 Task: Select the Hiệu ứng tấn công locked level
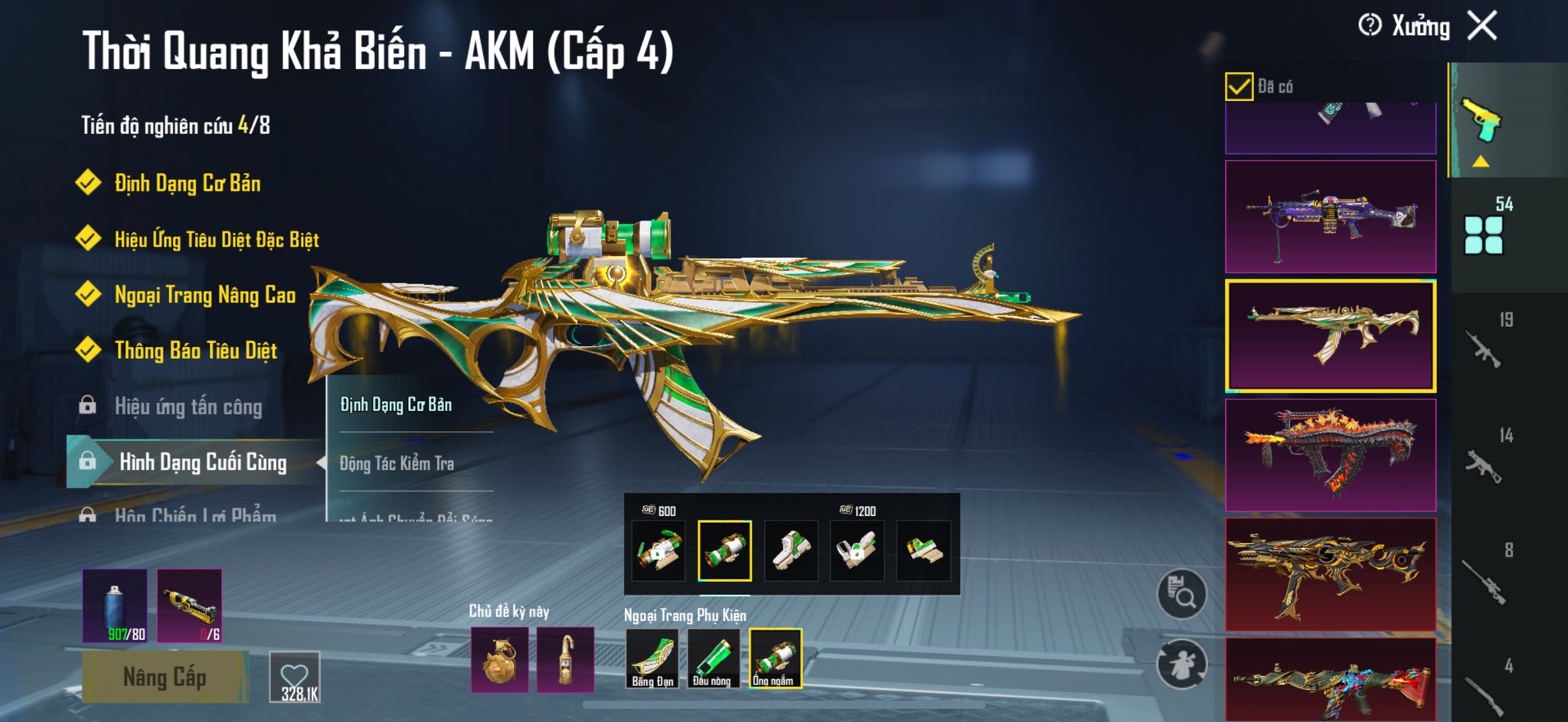tap(188, 407)
